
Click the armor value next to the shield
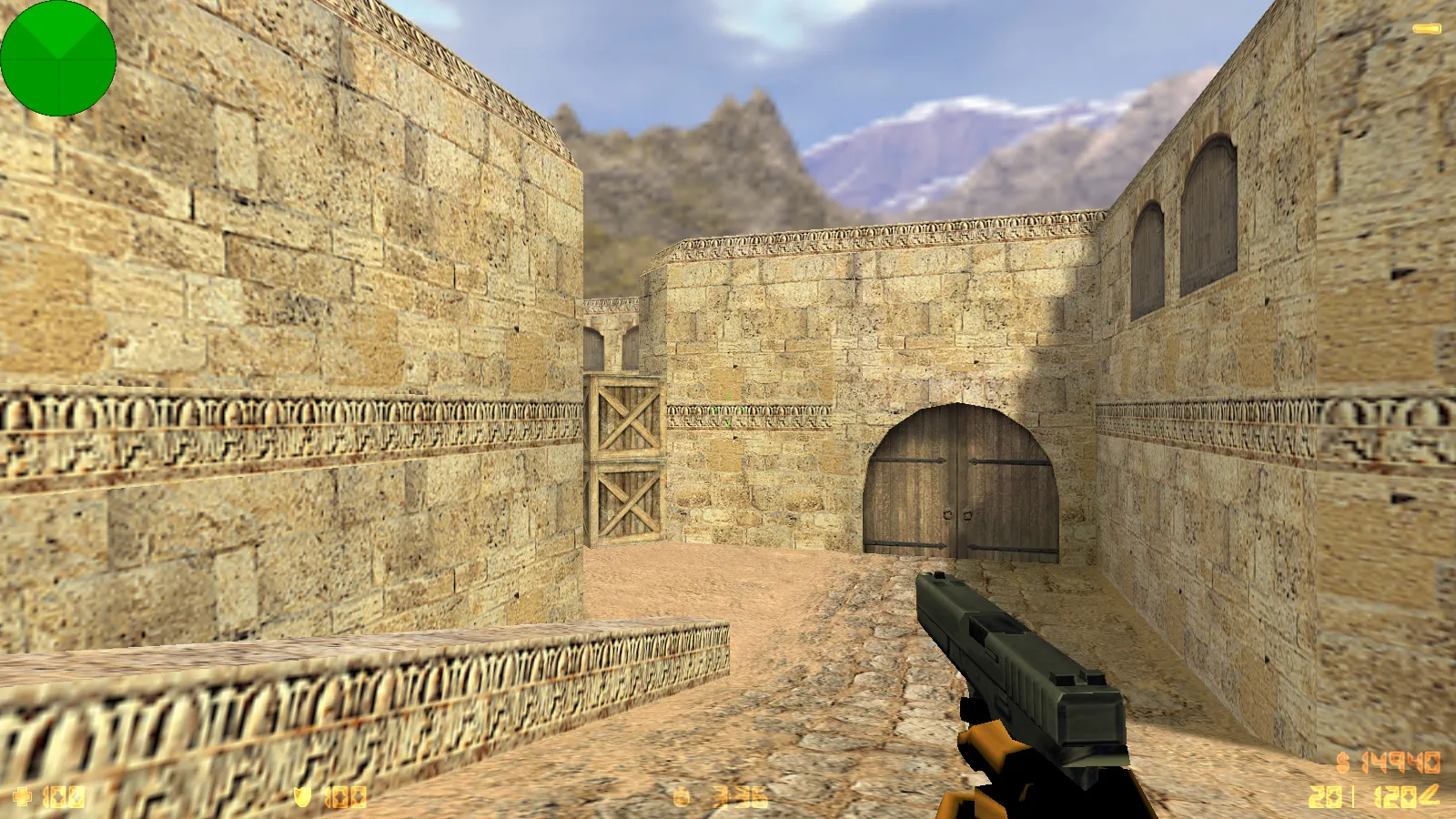pos(344,797)
